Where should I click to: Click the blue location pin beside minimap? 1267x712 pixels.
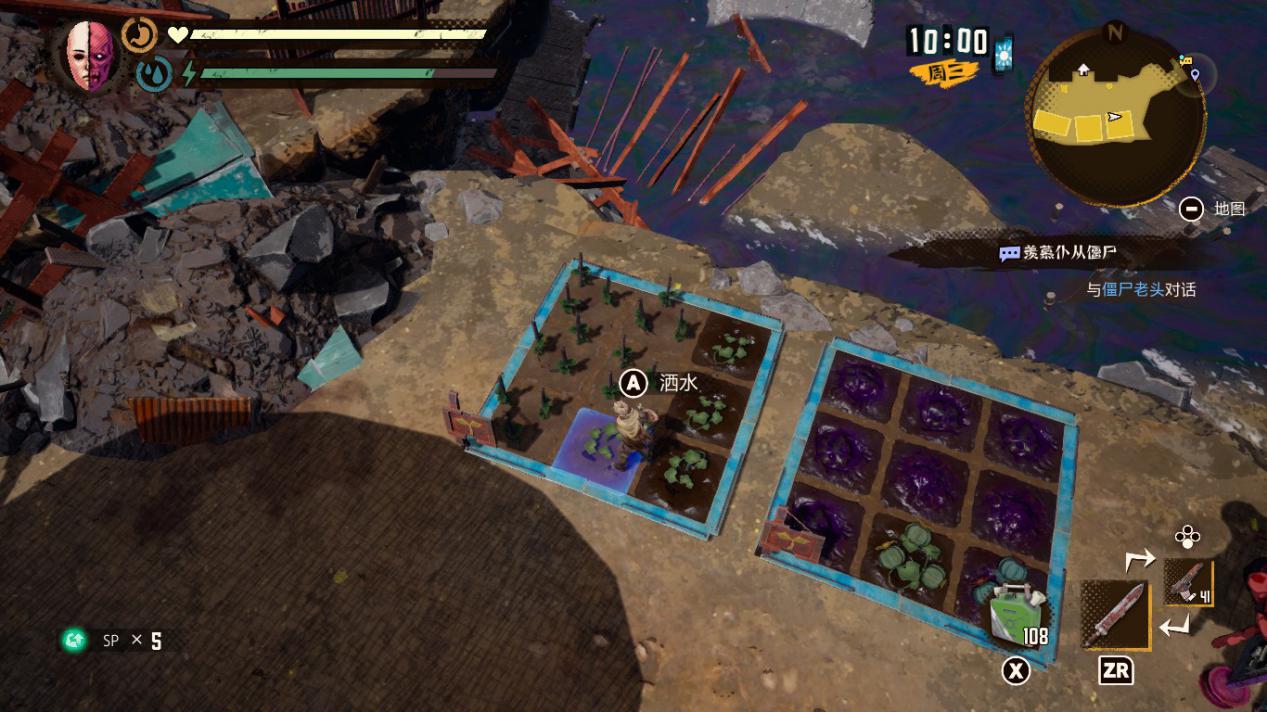point(1194,73)
